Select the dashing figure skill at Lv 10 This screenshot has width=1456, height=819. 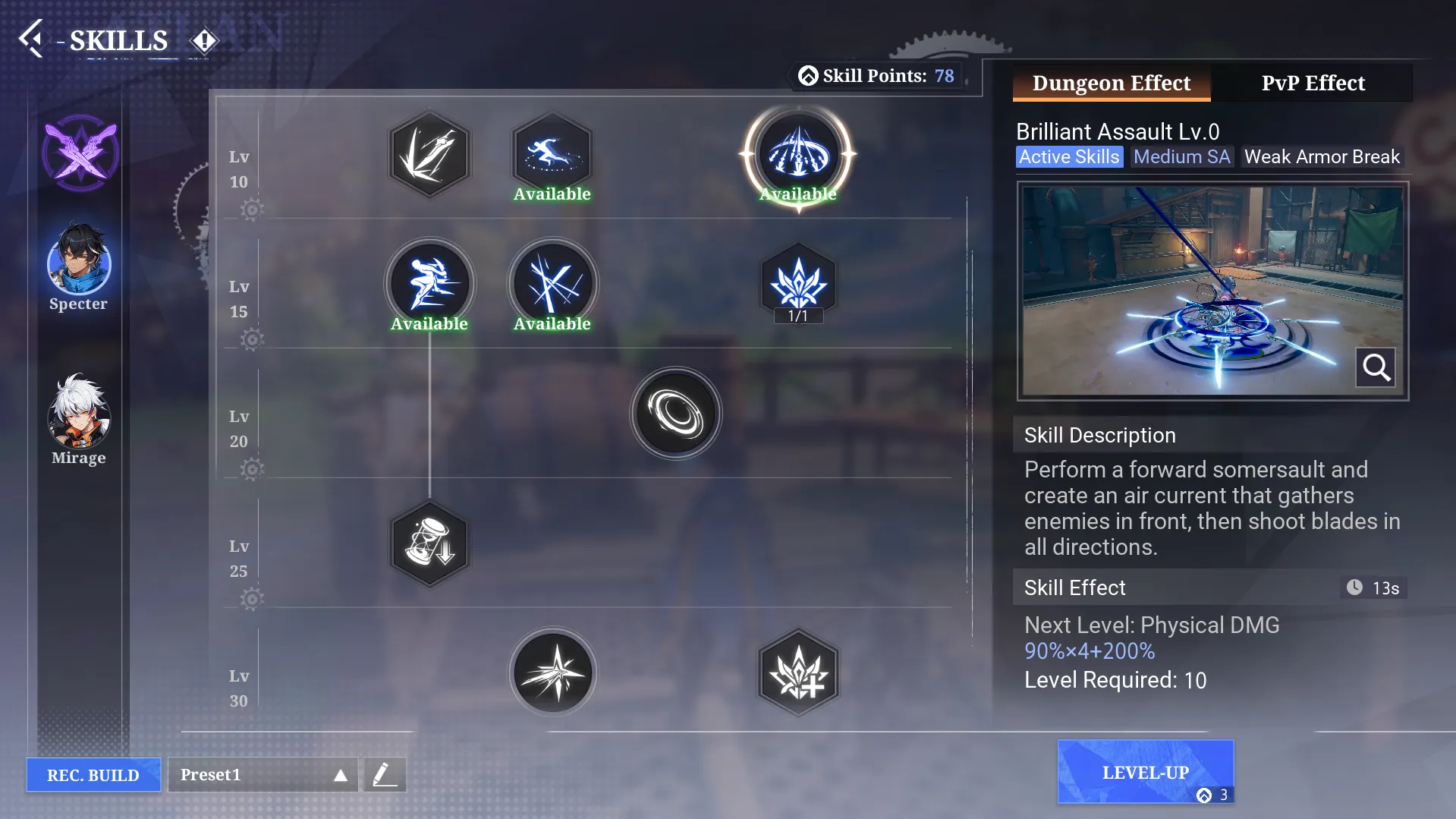click(552, 154)
